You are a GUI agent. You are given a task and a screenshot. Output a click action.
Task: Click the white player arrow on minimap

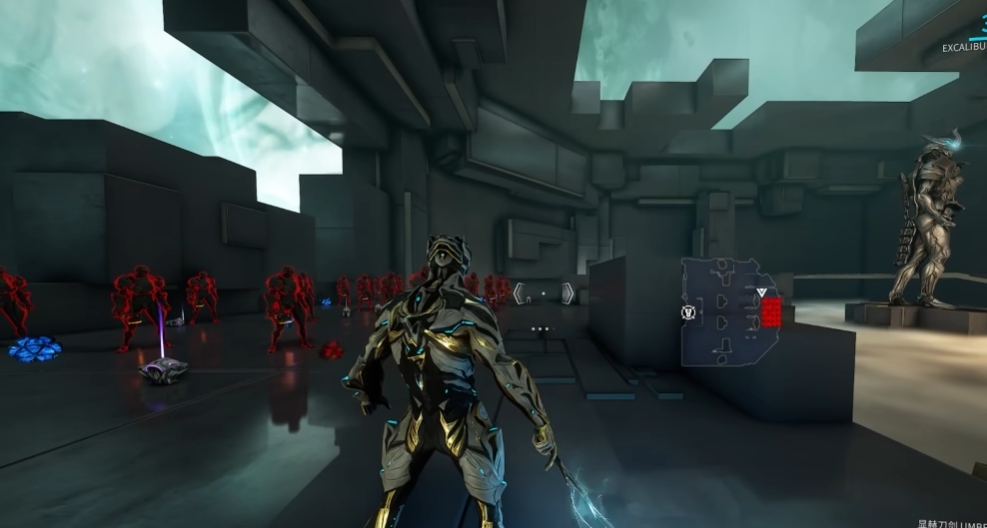(762, 293)
